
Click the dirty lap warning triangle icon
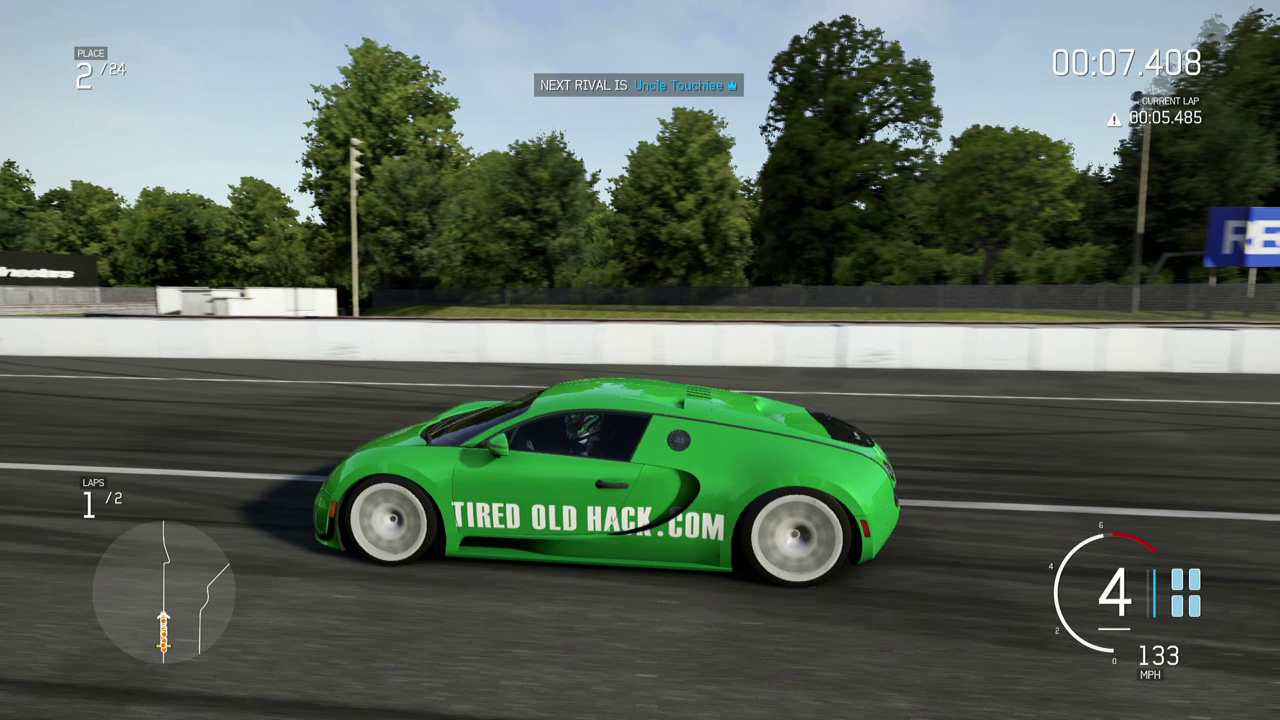(1114, 120)
